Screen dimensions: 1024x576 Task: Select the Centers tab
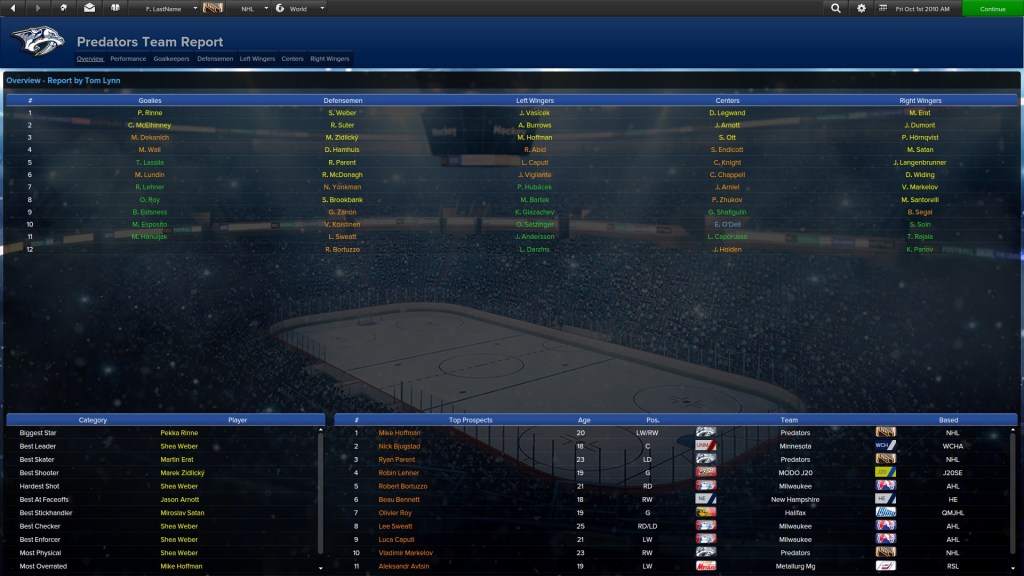coord(292,59)
